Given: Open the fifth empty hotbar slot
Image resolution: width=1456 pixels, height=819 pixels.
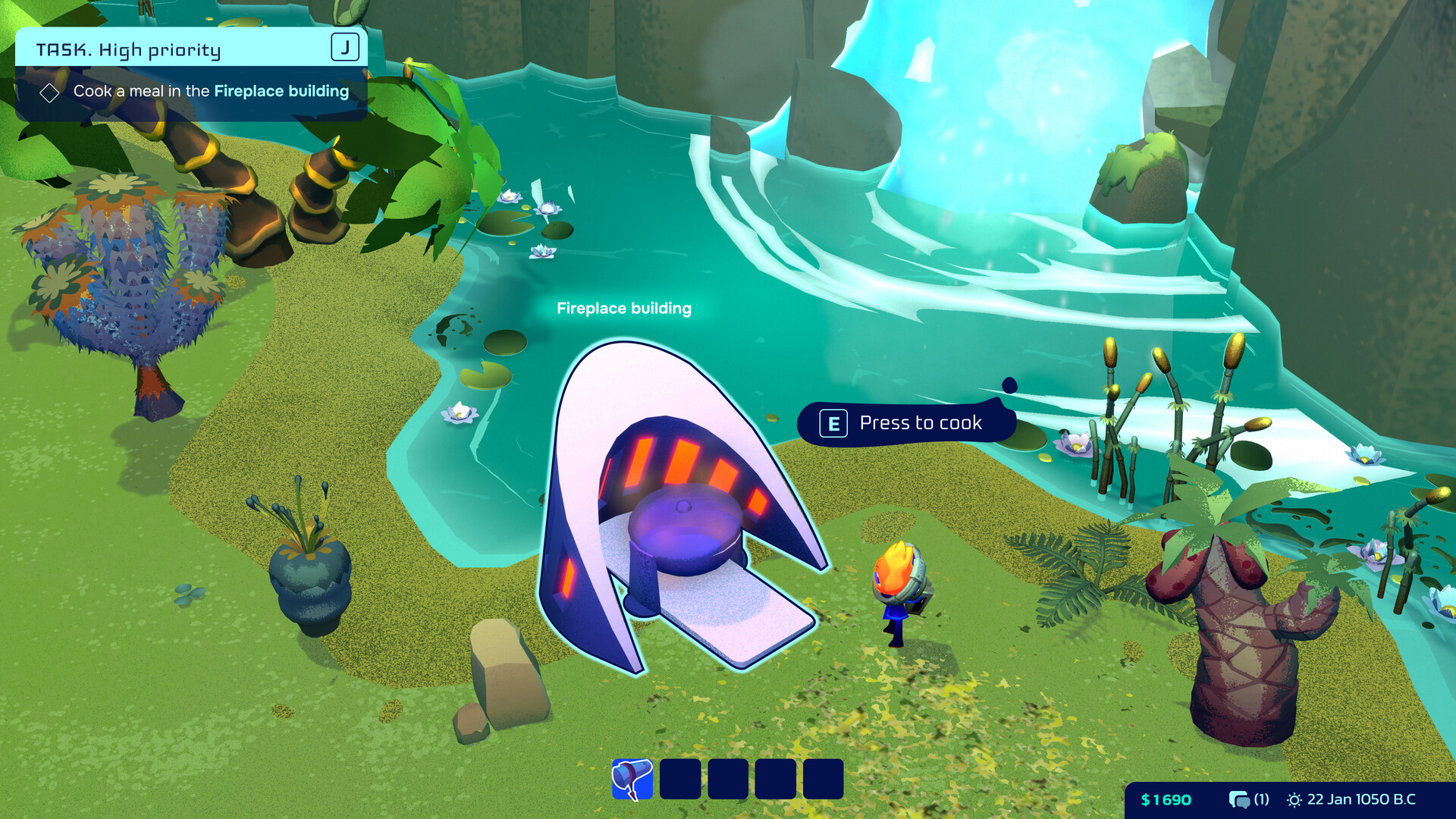Looking at the screenshot, I should pyautogui.click(x=823, y=778).
